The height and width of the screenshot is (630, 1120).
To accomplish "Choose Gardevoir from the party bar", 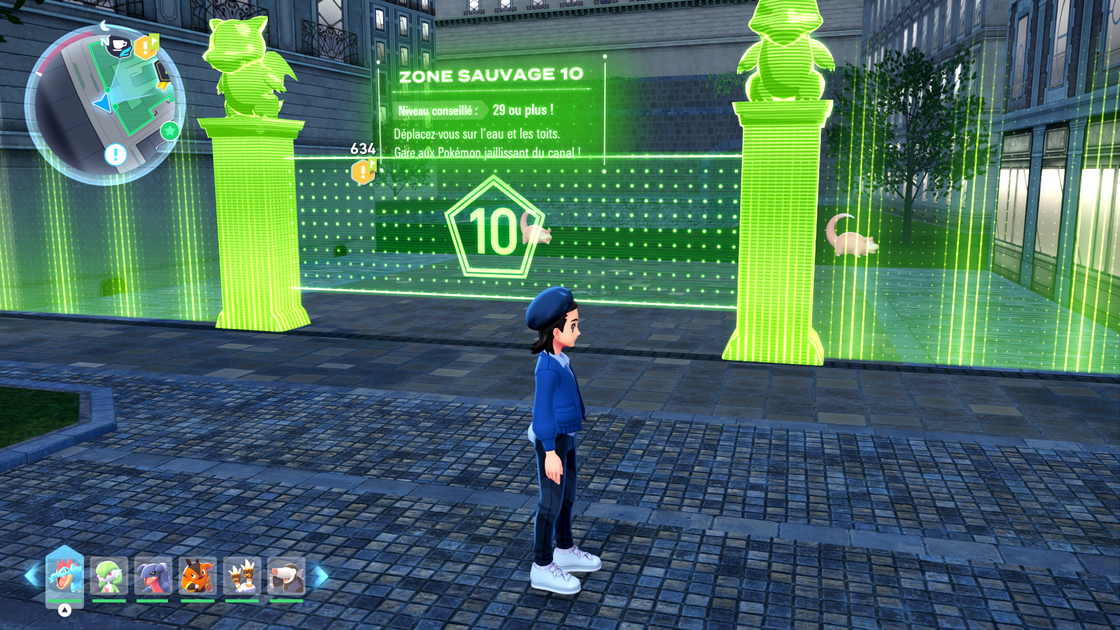I will [109, 577].
